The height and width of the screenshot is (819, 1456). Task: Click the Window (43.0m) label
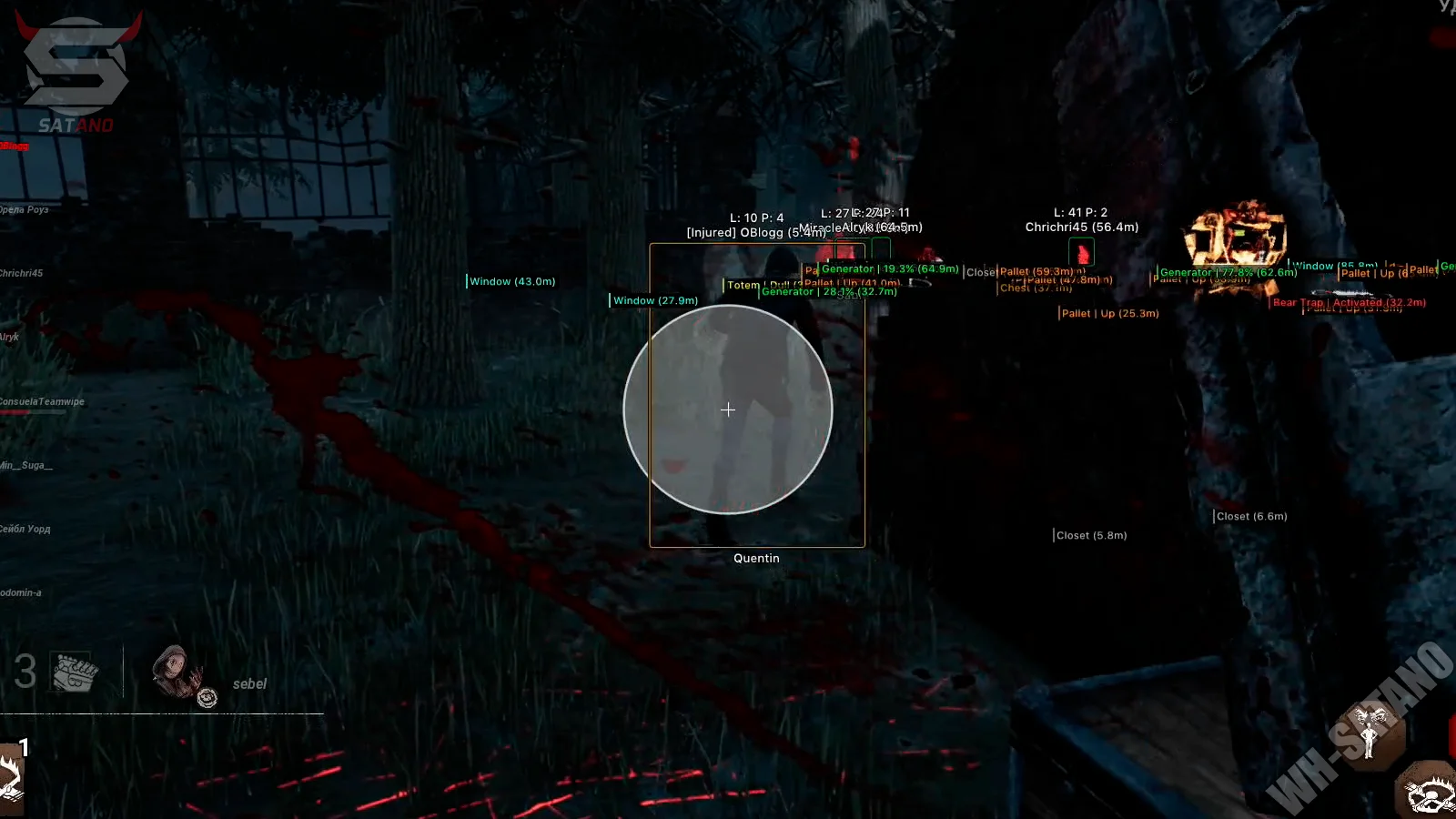(x=511, y=281)
